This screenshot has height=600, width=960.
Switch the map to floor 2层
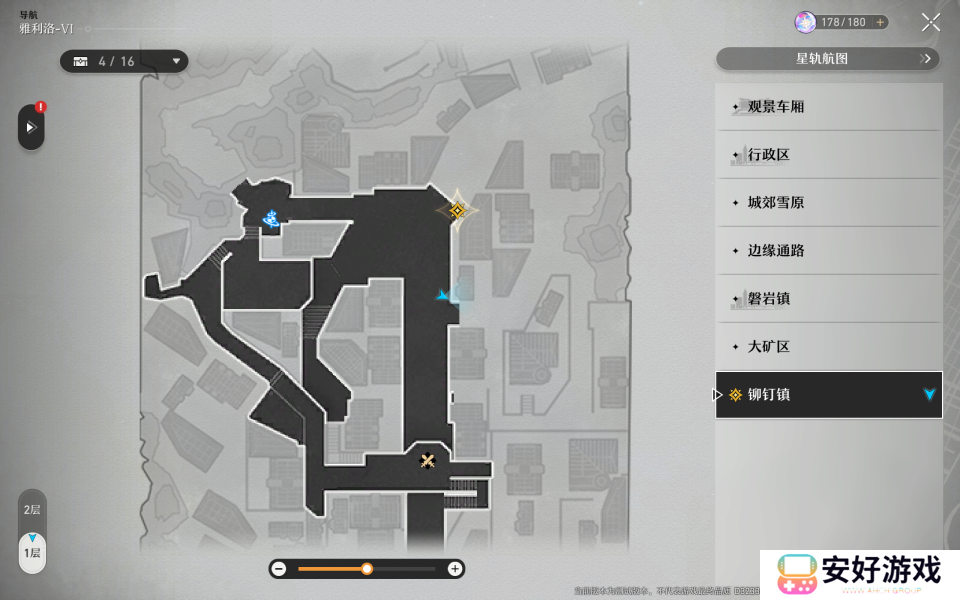pos(32,510)
